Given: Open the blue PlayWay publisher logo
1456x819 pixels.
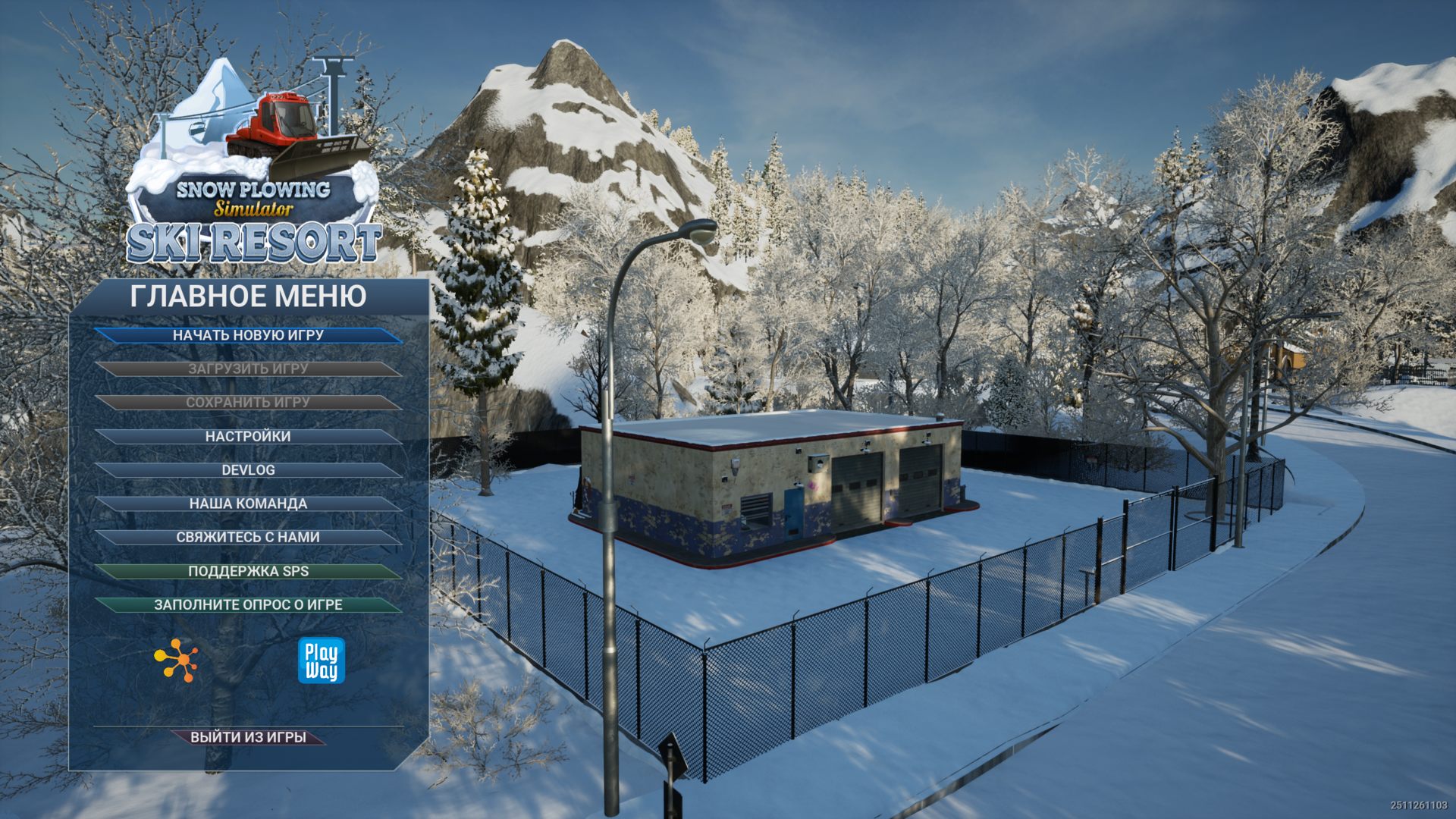Looking at the screenshot, I should (321, 661).
